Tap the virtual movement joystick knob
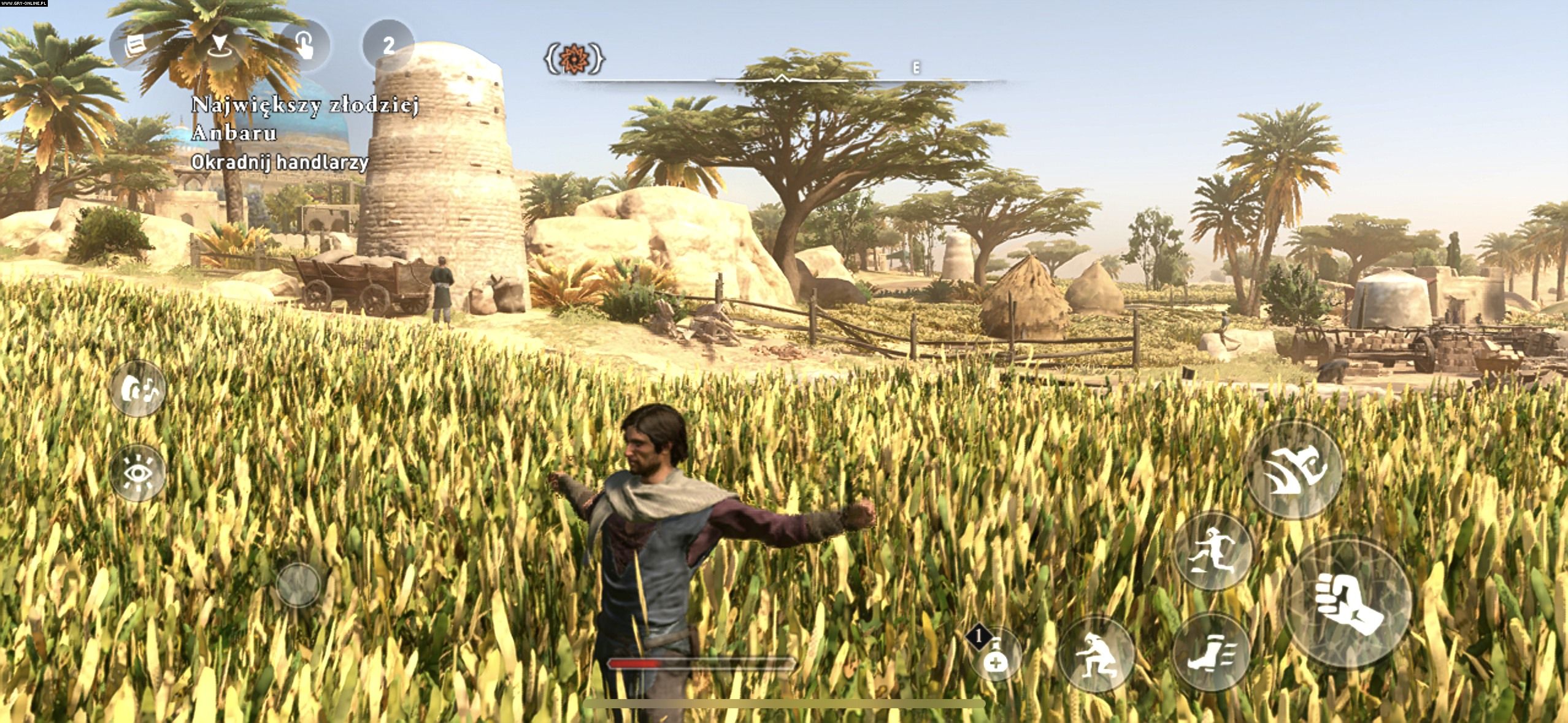This screenshot has width=1568, height=723. pyautogui.click(x=298, y=584)
